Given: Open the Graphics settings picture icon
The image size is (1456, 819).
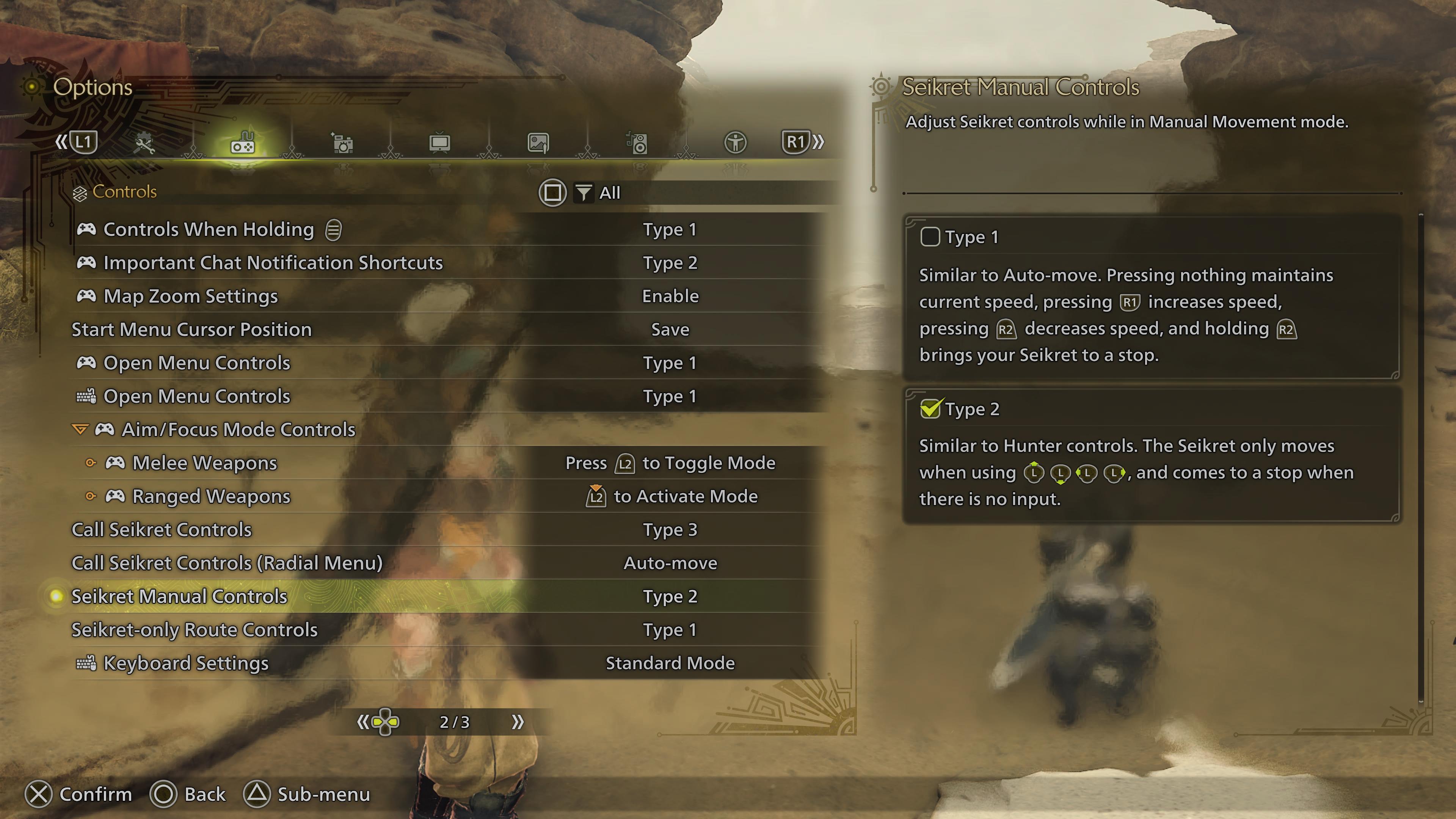Looking at the screenshot, I should [538, 143].
